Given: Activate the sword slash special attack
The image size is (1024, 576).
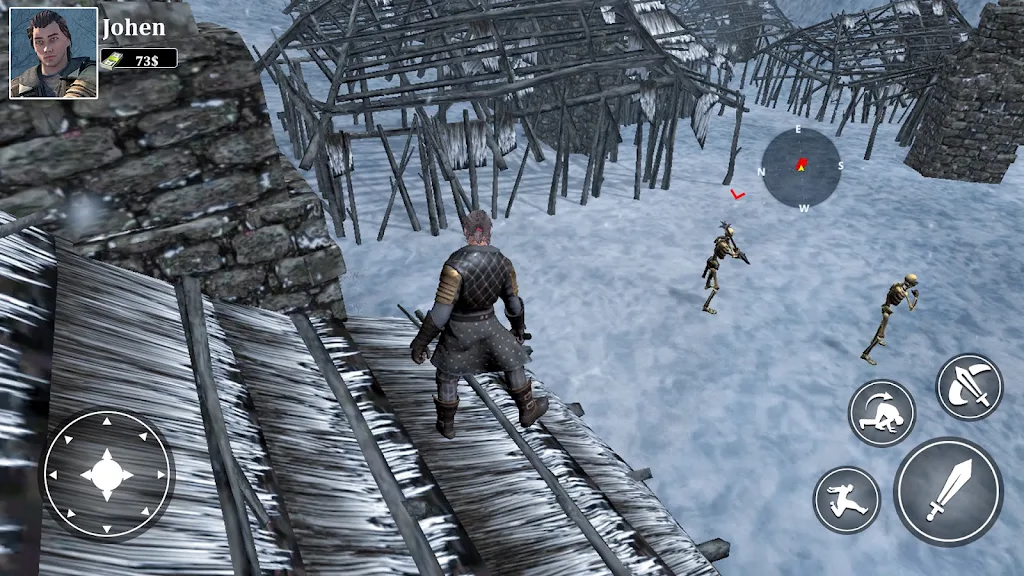Looking at the screenshot, I should [x=969, y=387].
